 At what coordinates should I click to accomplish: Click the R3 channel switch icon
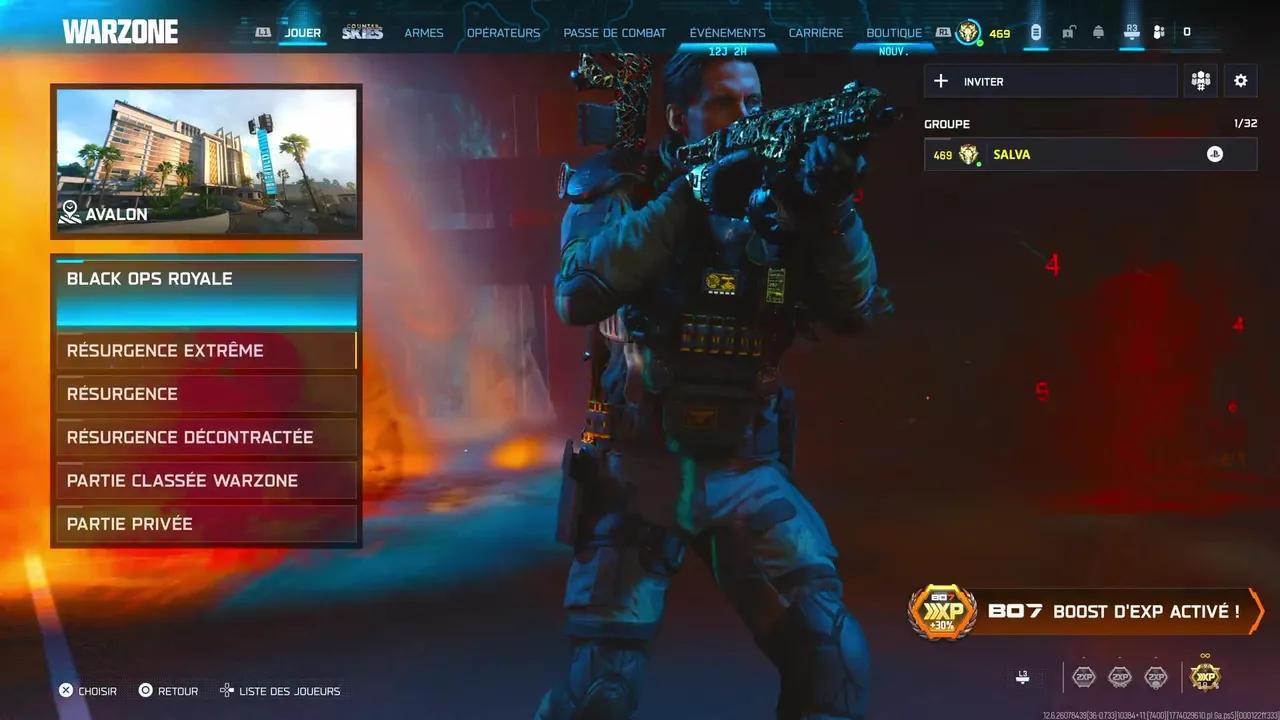coord(1131,31)
